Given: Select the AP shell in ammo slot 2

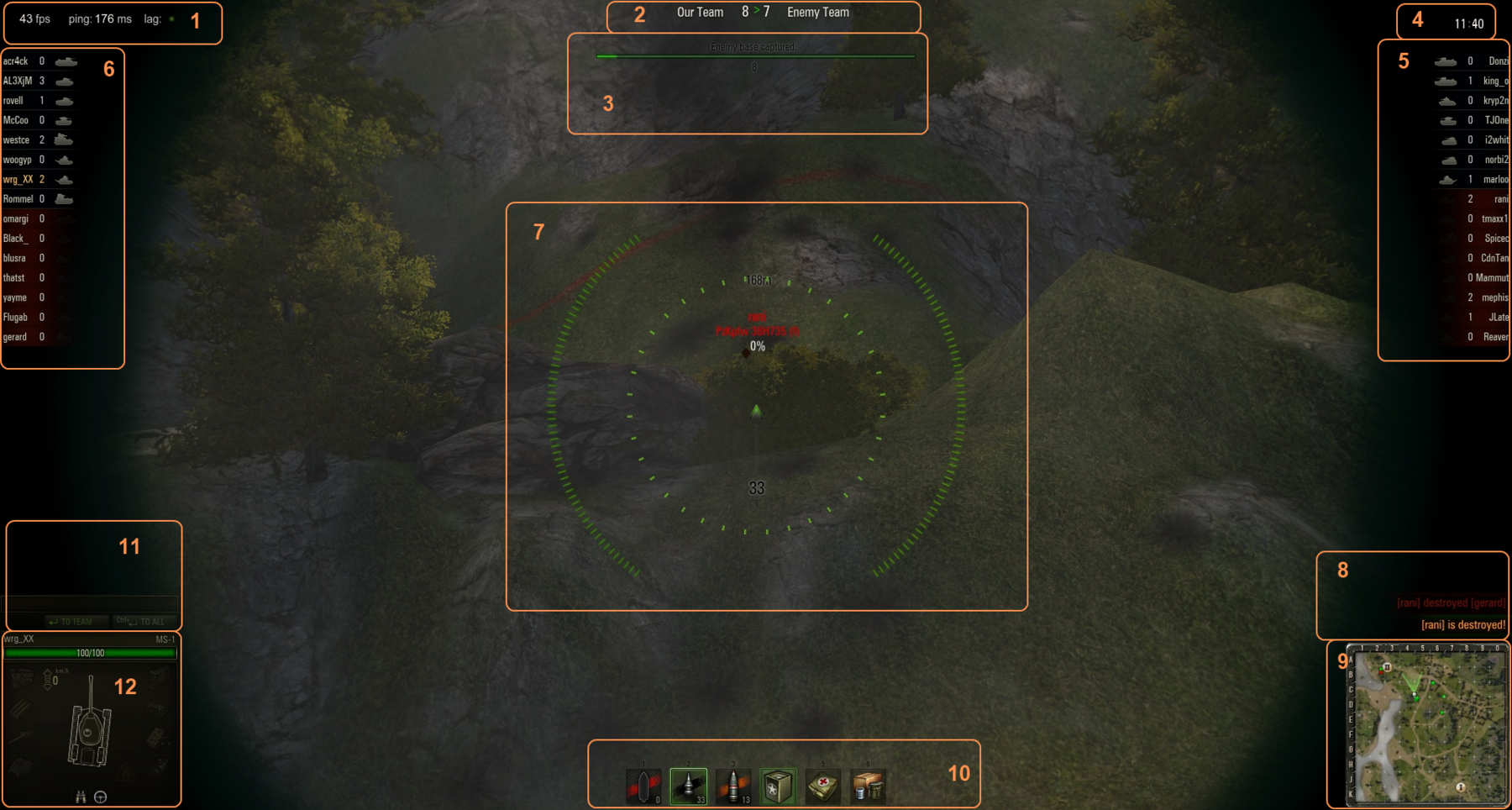Looking at the screenshot, I should 688,786.
